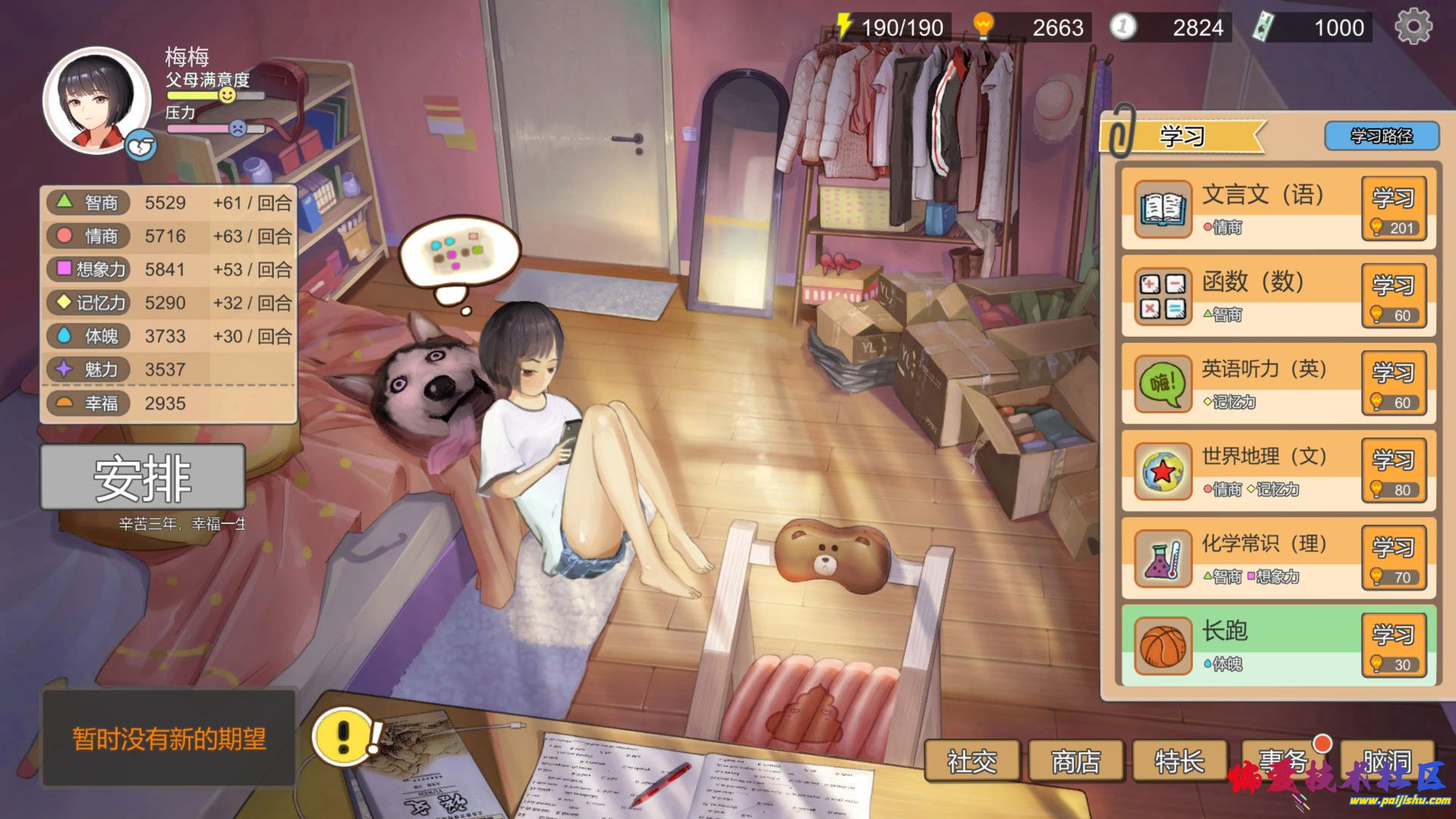Open the 脑洞 brainstorm menu
This screenshot has height=819, width=1456.
(1387, 761)
